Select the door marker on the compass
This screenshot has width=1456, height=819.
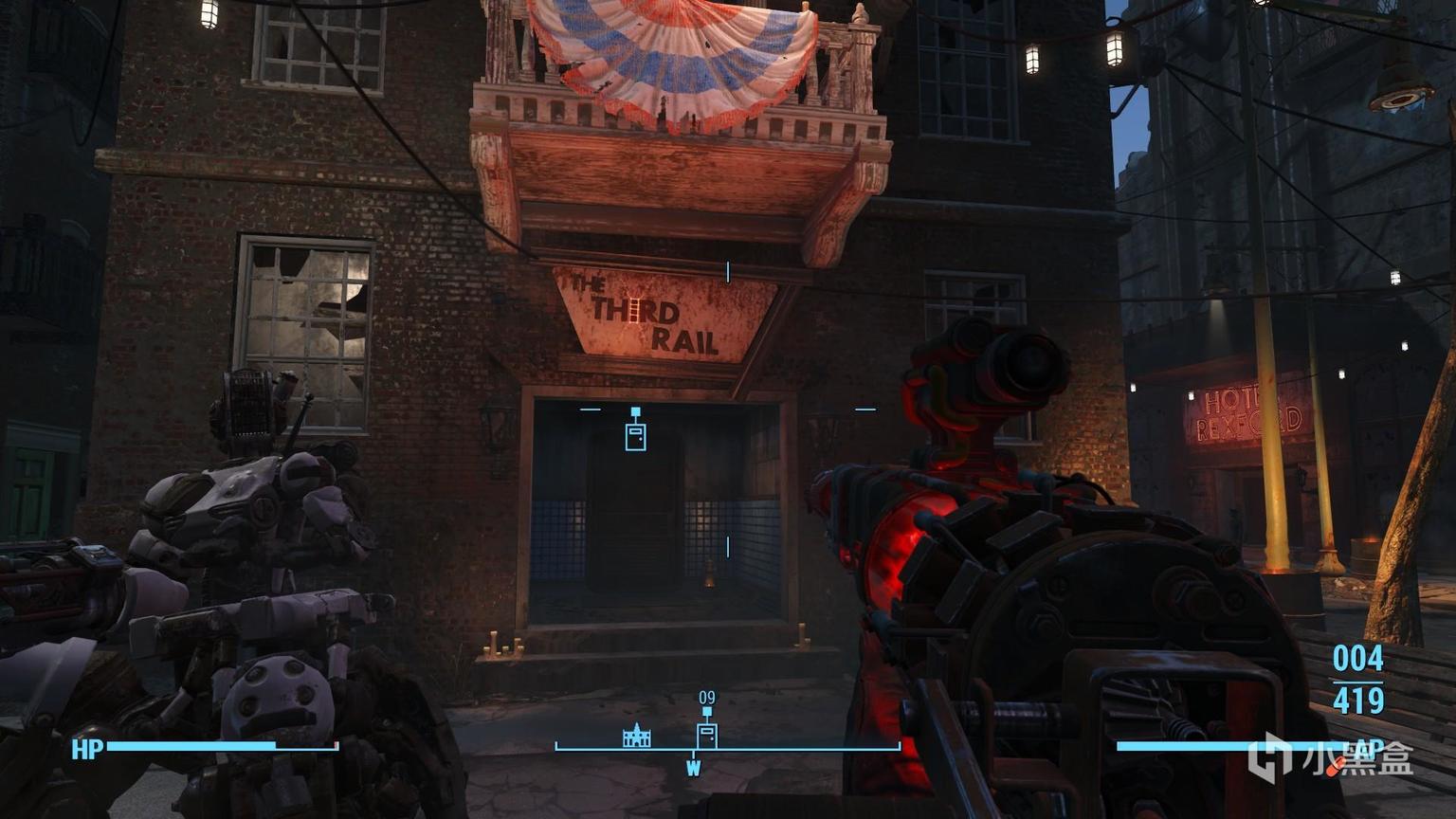tap(706, 735)
